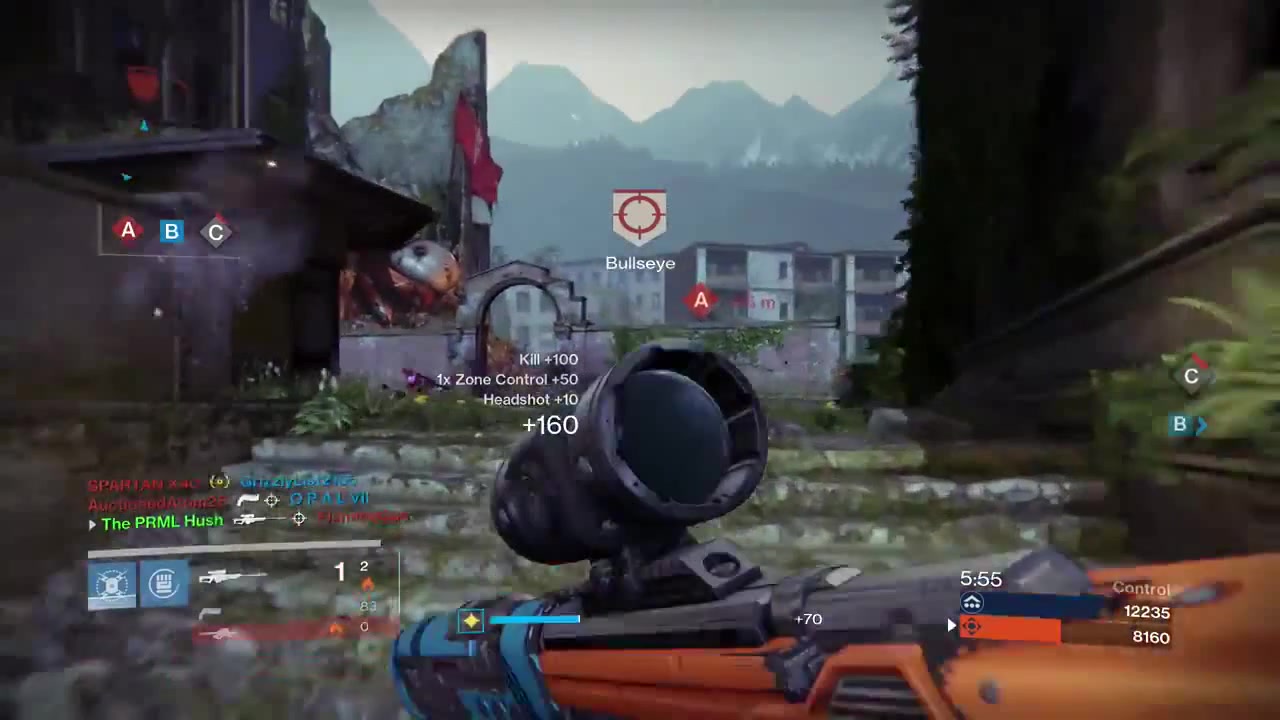Click the chevron beside zone B marker
The height and width of the screenshot is (720, 1280).
point(1204,424)
